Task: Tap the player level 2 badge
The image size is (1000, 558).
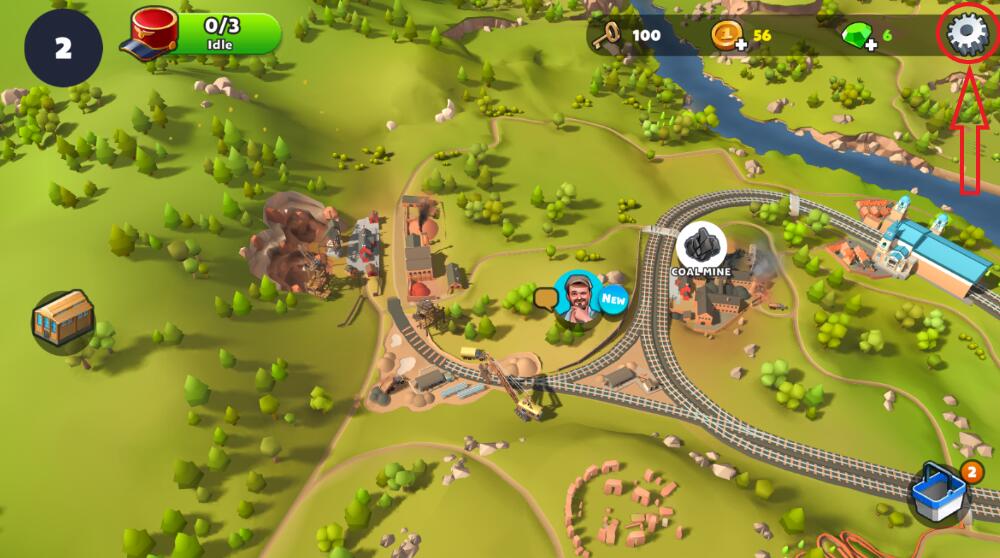Action: tap(63, 48)
